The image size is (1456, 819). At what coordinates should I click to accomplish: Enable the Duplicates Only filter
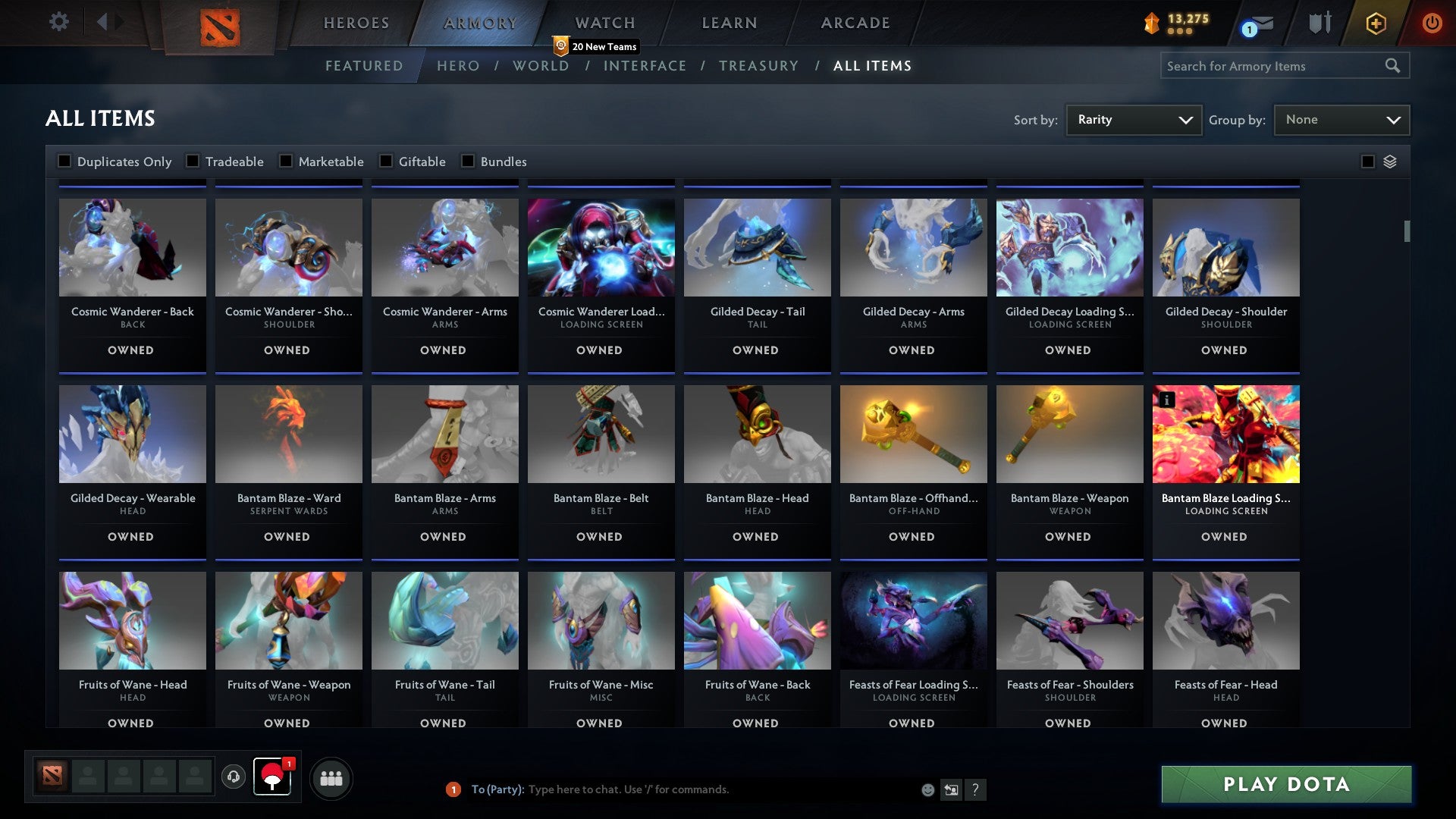[64, 161]
